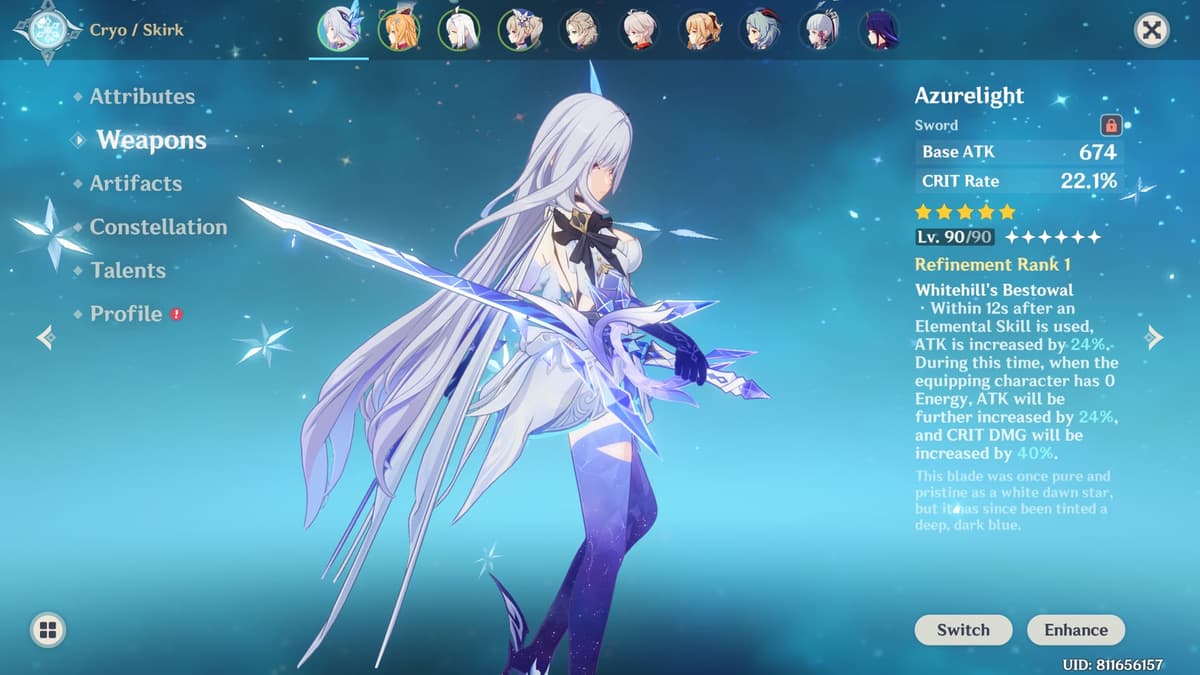Select Skirk's highlighted portrait
This screenshot has height=675, width=1200.
338,30
